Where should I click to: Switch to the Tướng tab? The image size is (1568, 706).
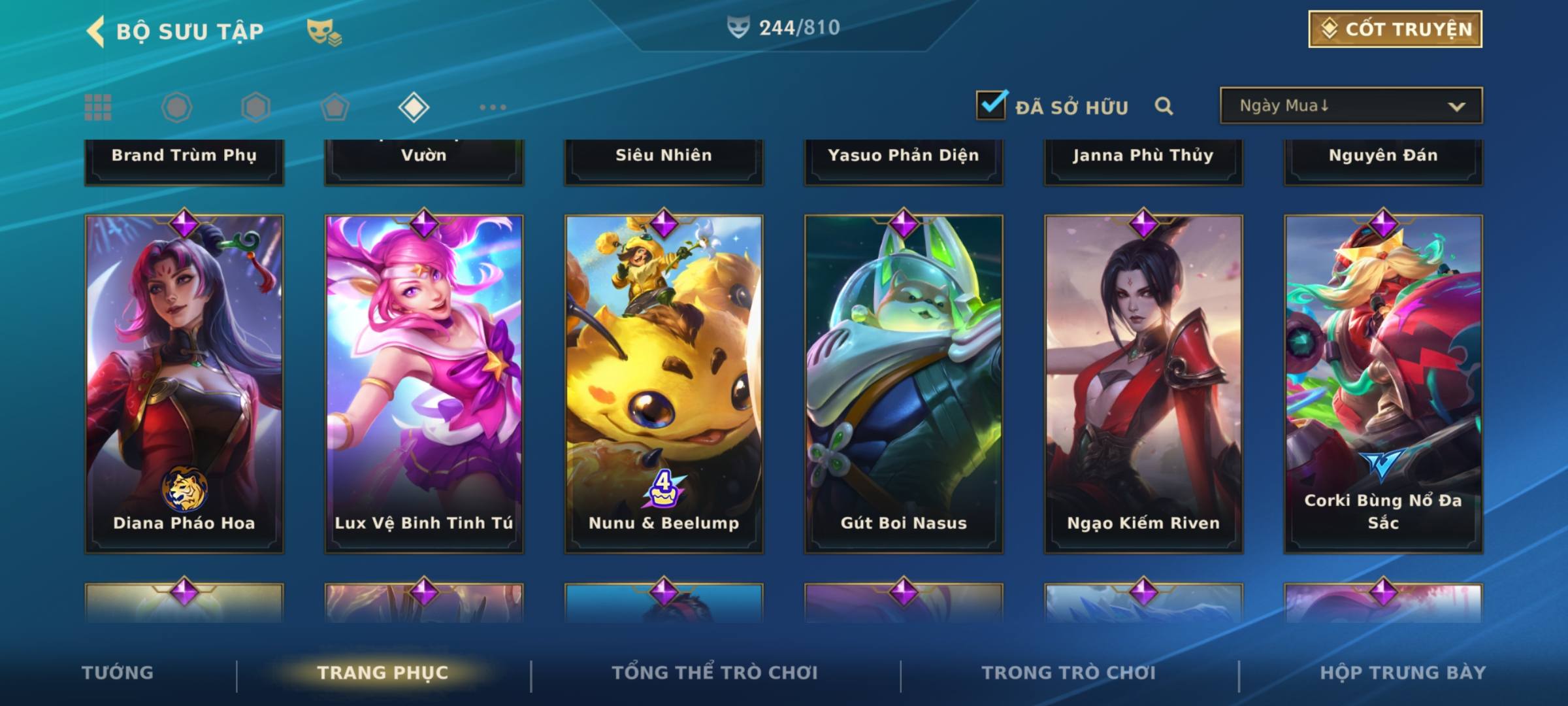pos(118,673)
